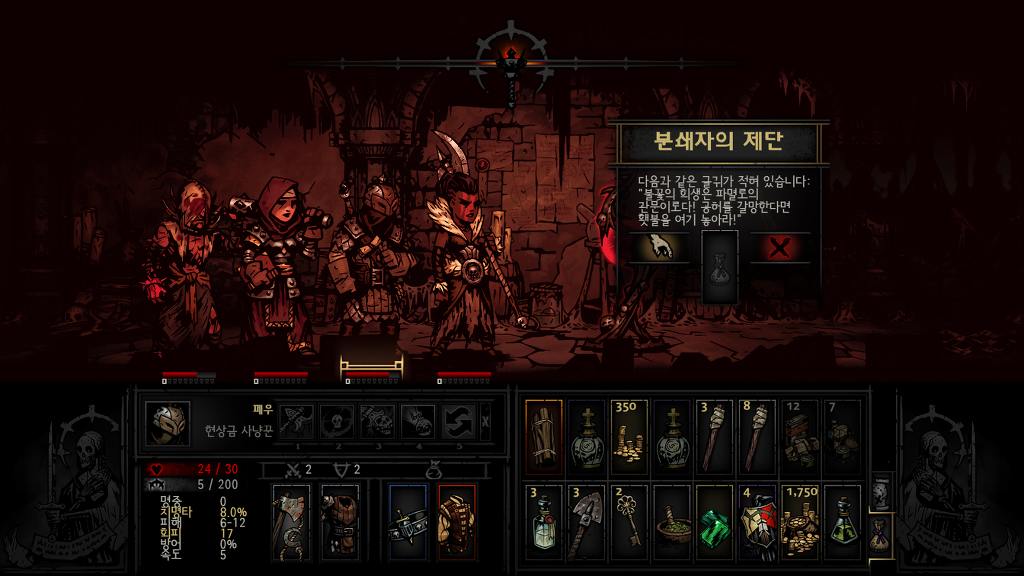Activate the swap position skill

click(458, 422)
